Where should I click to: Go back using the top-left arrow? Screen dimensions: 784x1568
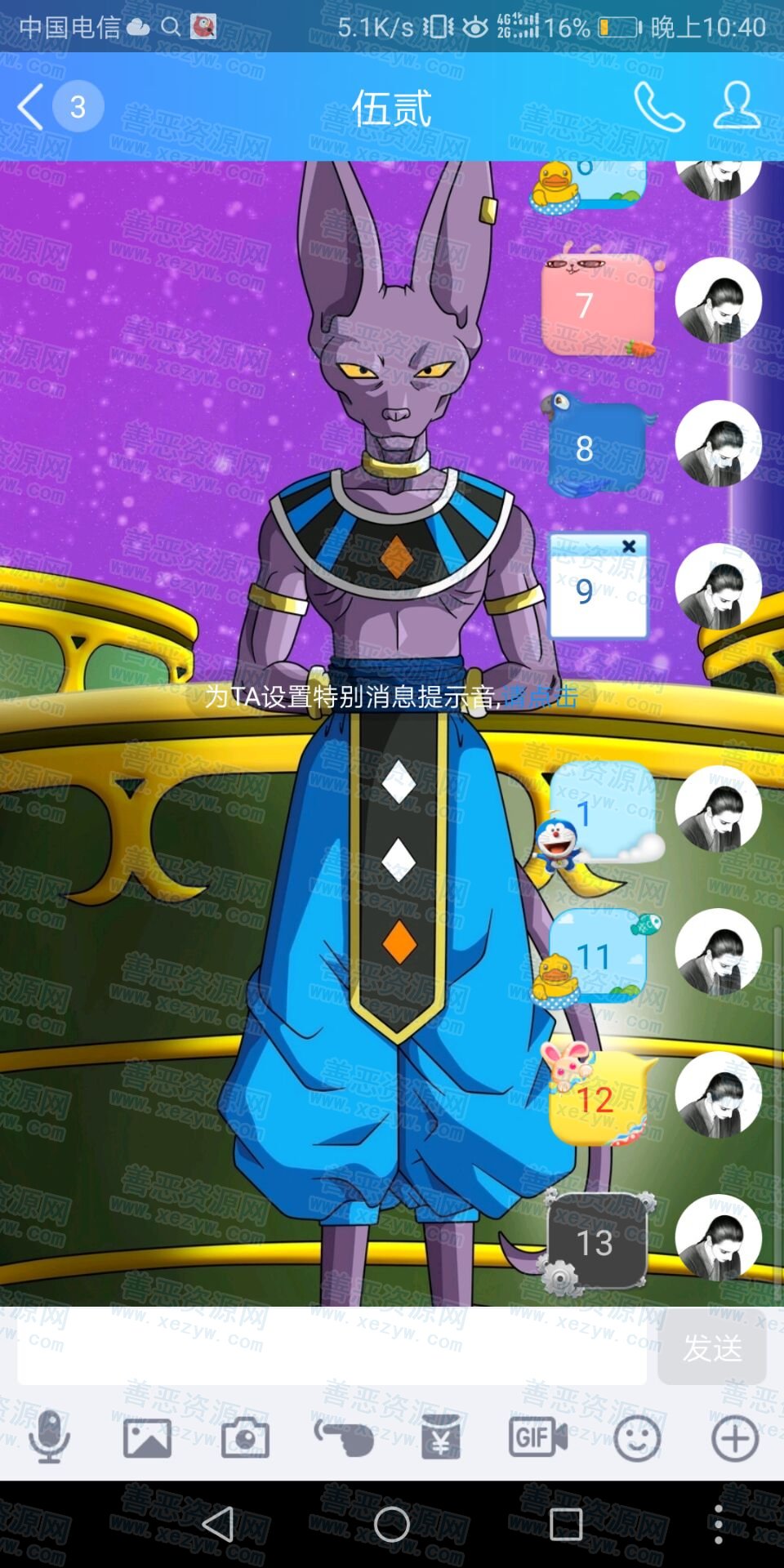tap(31, 107)
